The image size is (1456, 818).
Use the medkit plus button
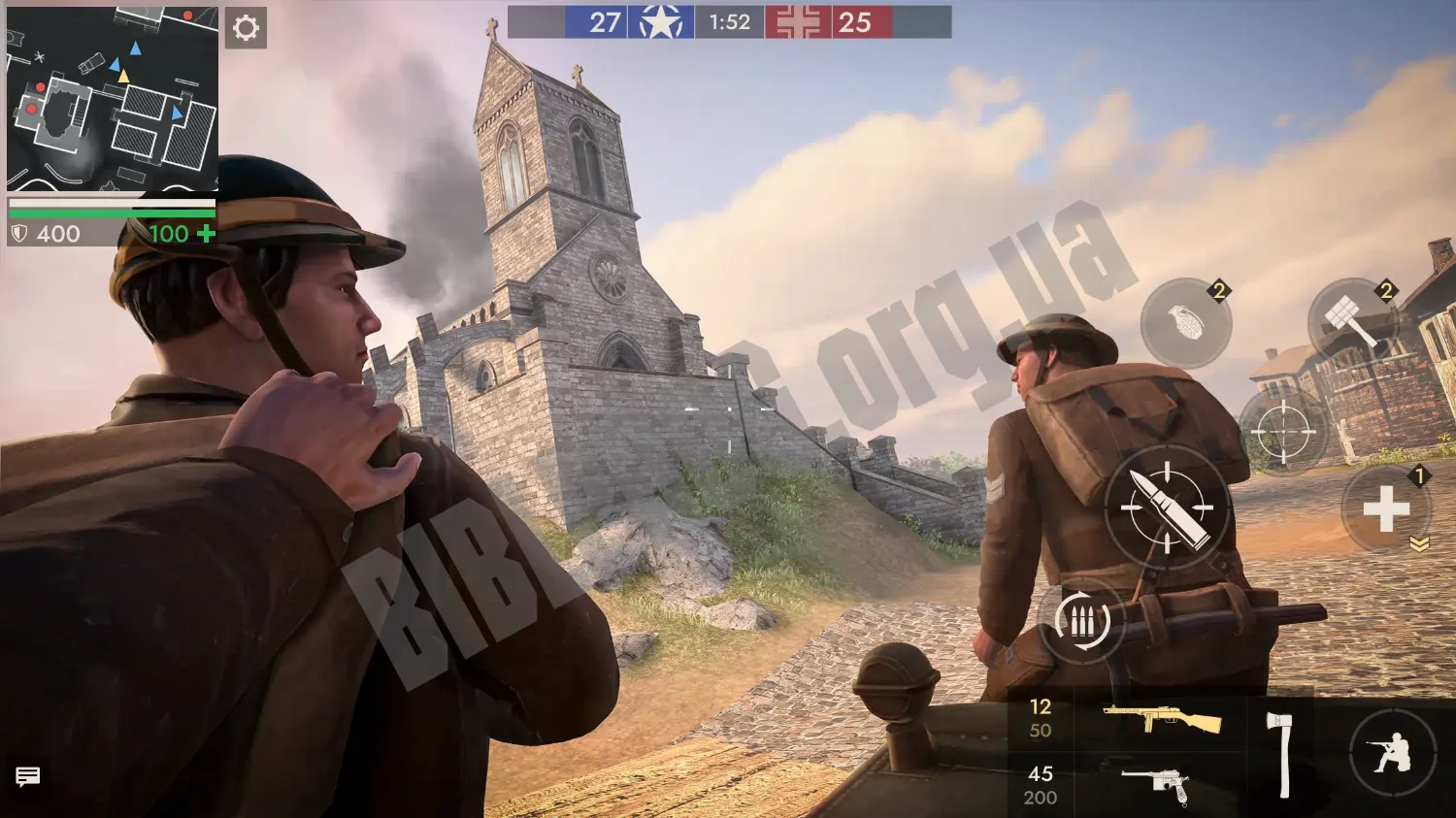click(1386, 509)
